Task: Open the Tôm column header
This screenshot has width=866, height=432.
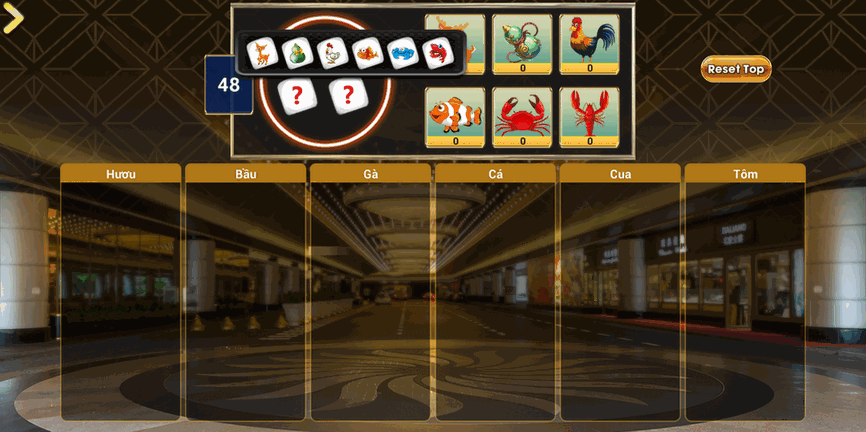Action: pyautogui.click(x=745, y=174)
